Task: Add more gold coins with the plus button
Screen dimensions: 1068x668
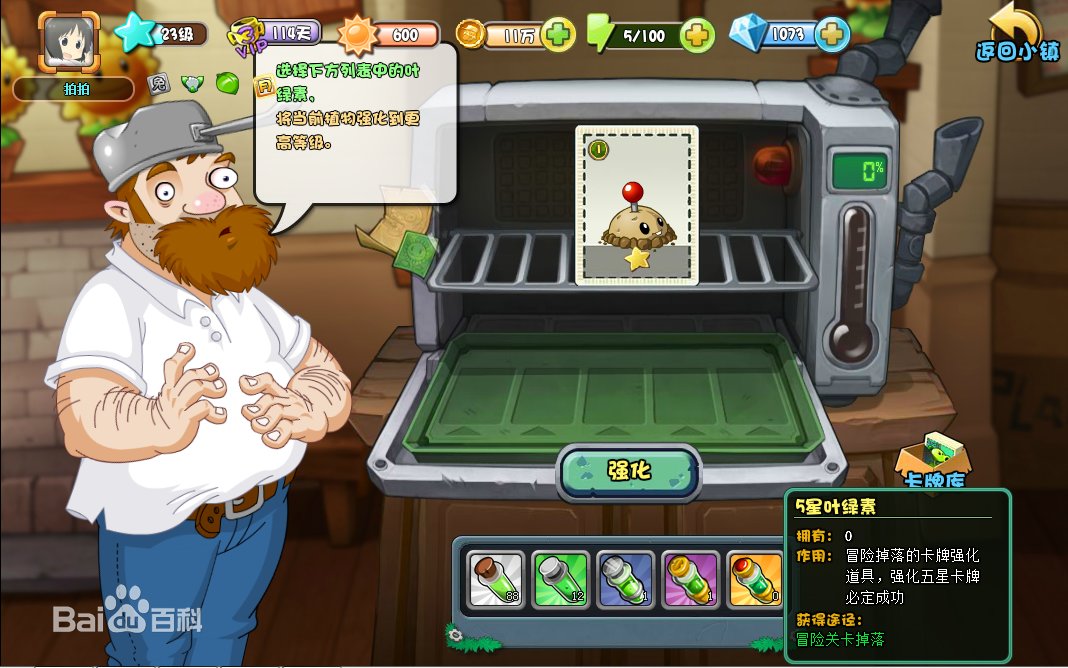Action: pyautogui.click(x=559, y=35)
